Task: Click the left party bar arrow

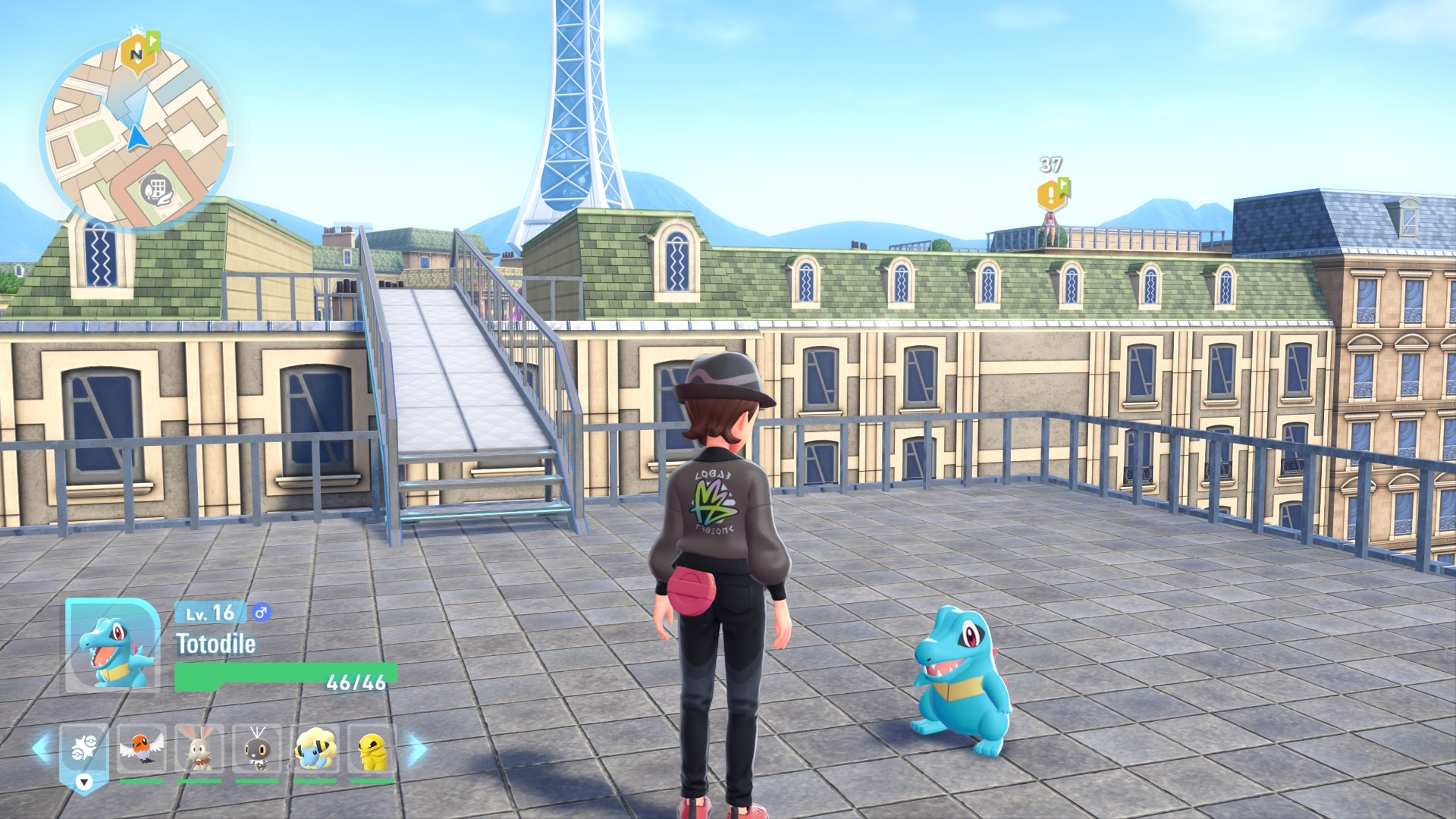Action: click(x=42, y=748)
